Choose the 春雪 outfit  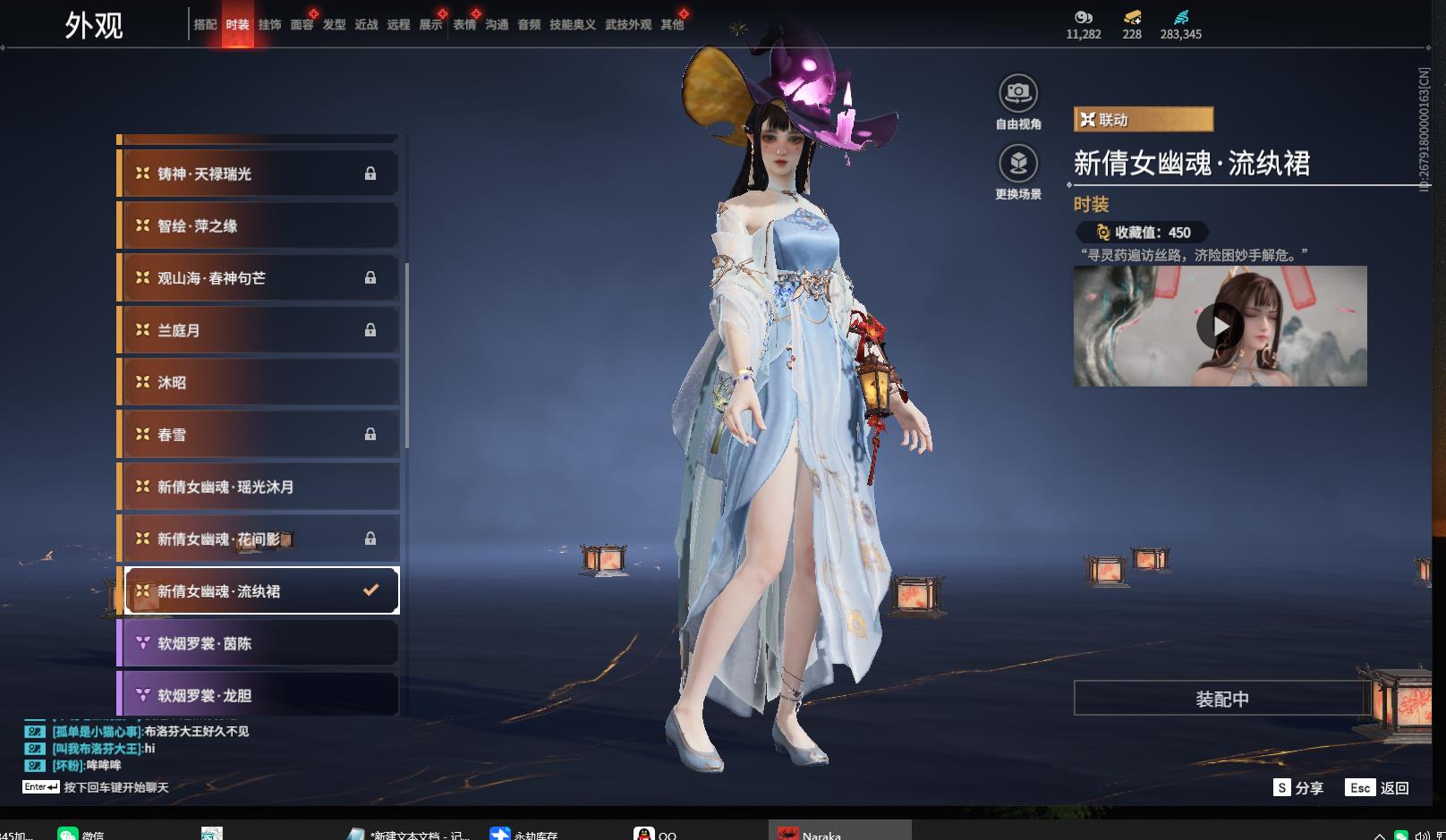[x=259, y=435]
